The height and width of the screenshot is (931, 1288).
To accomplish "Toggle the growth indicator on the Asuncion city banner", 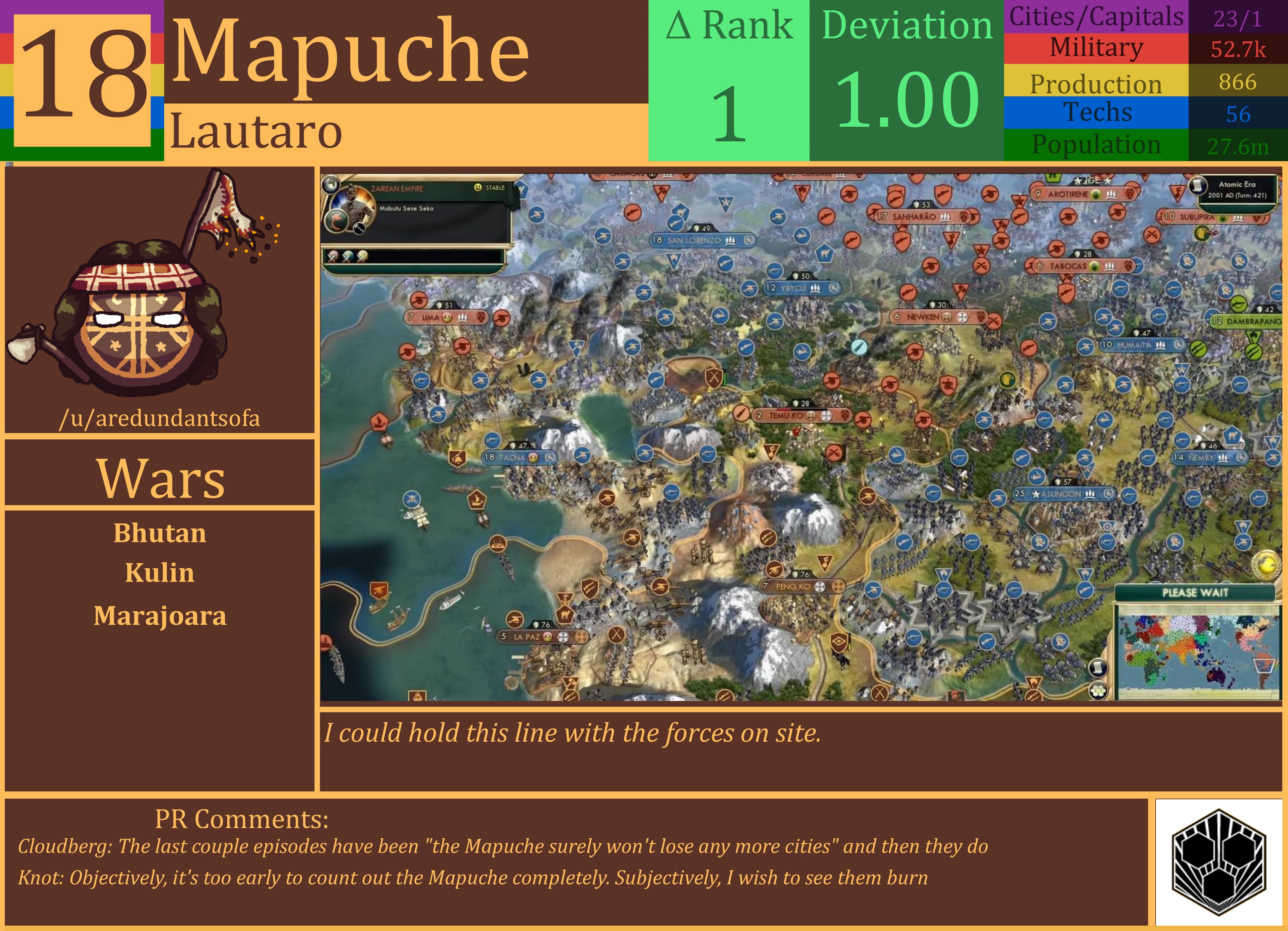I will coord(1109,494).
